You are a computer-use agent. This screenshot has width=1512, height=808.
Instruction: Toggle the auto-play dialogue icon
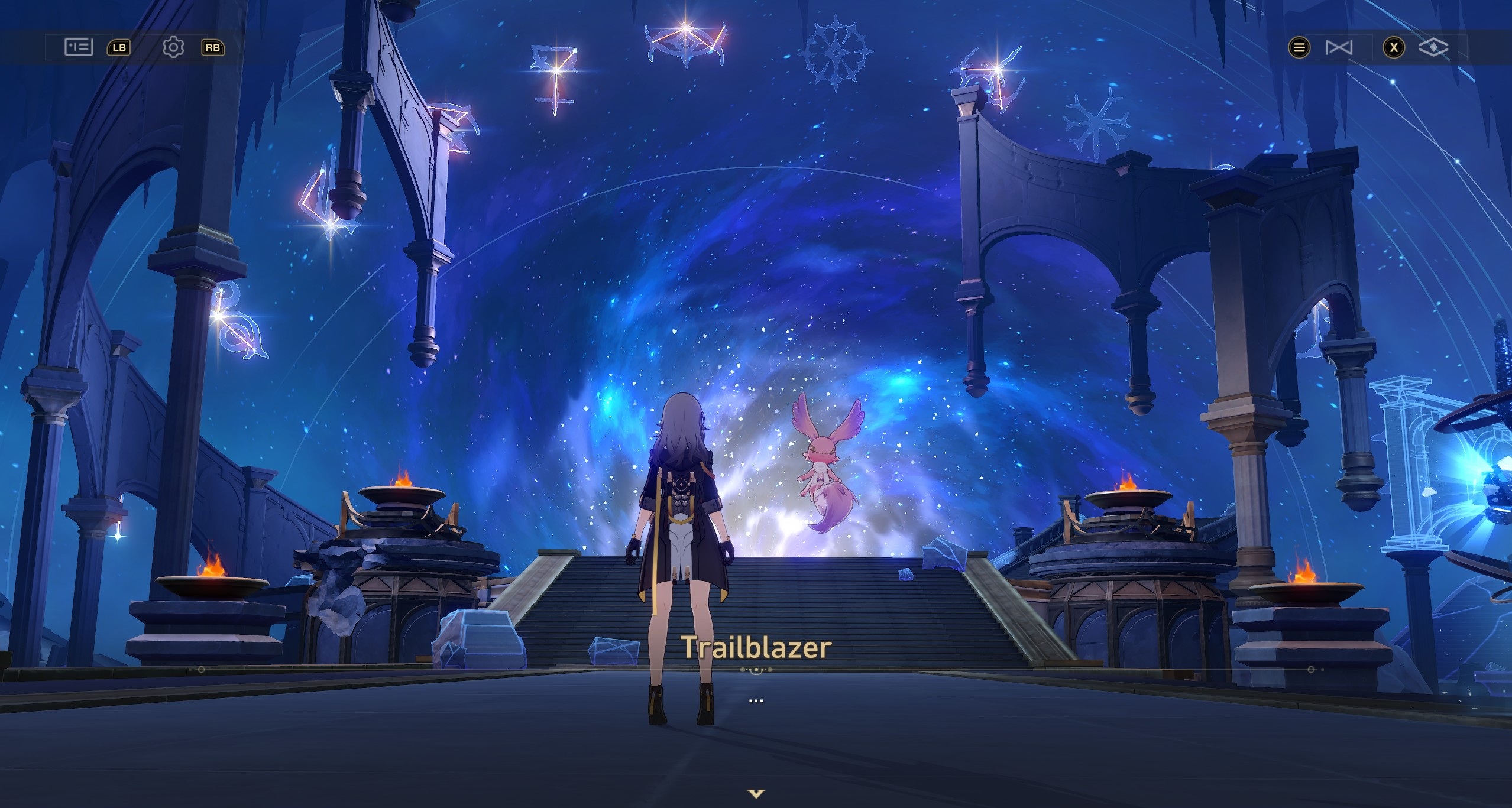1338,47
